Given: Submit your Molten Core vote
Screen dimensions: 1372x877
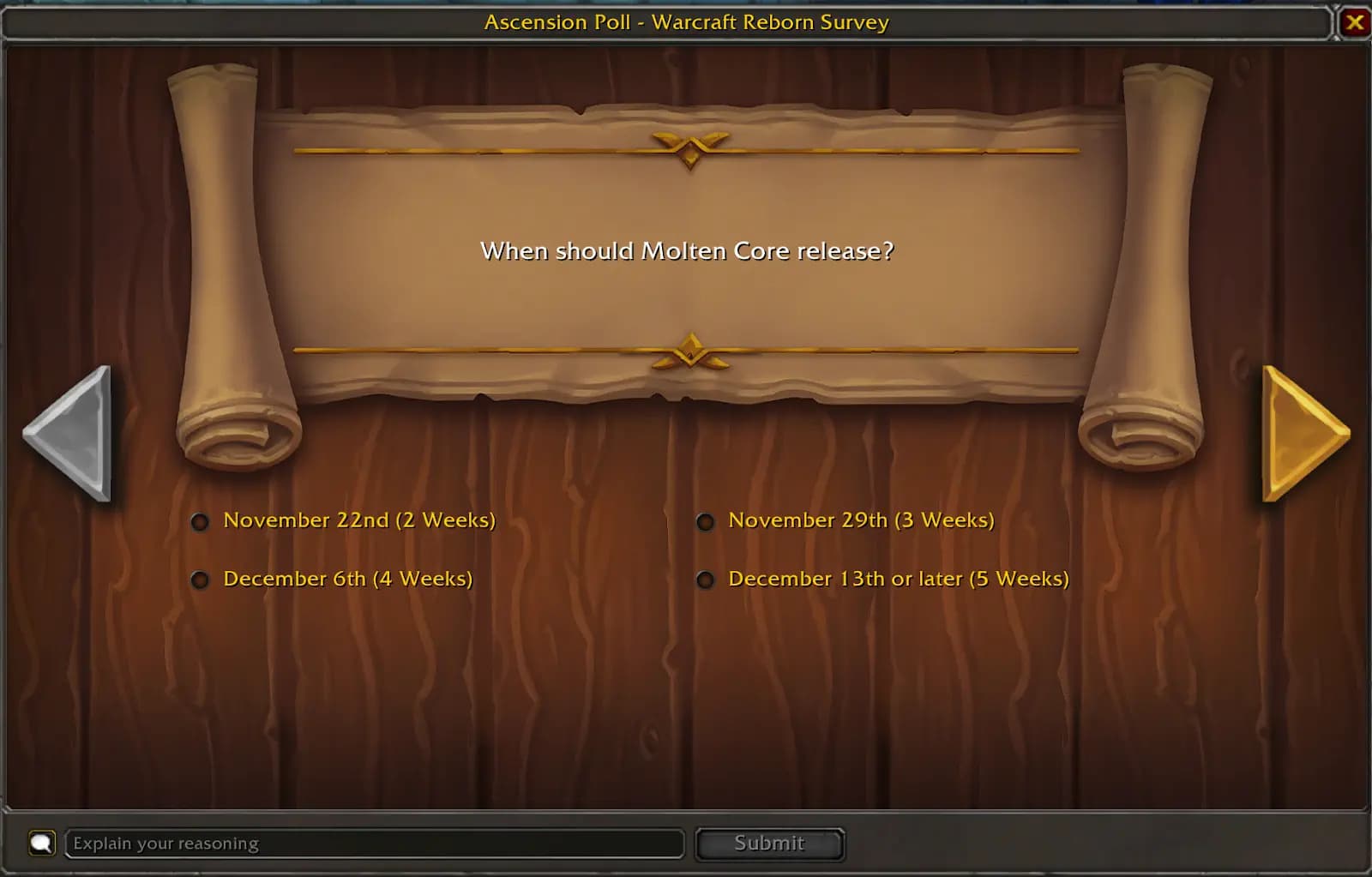Looking at the screenshot, I should pos(769,843).
